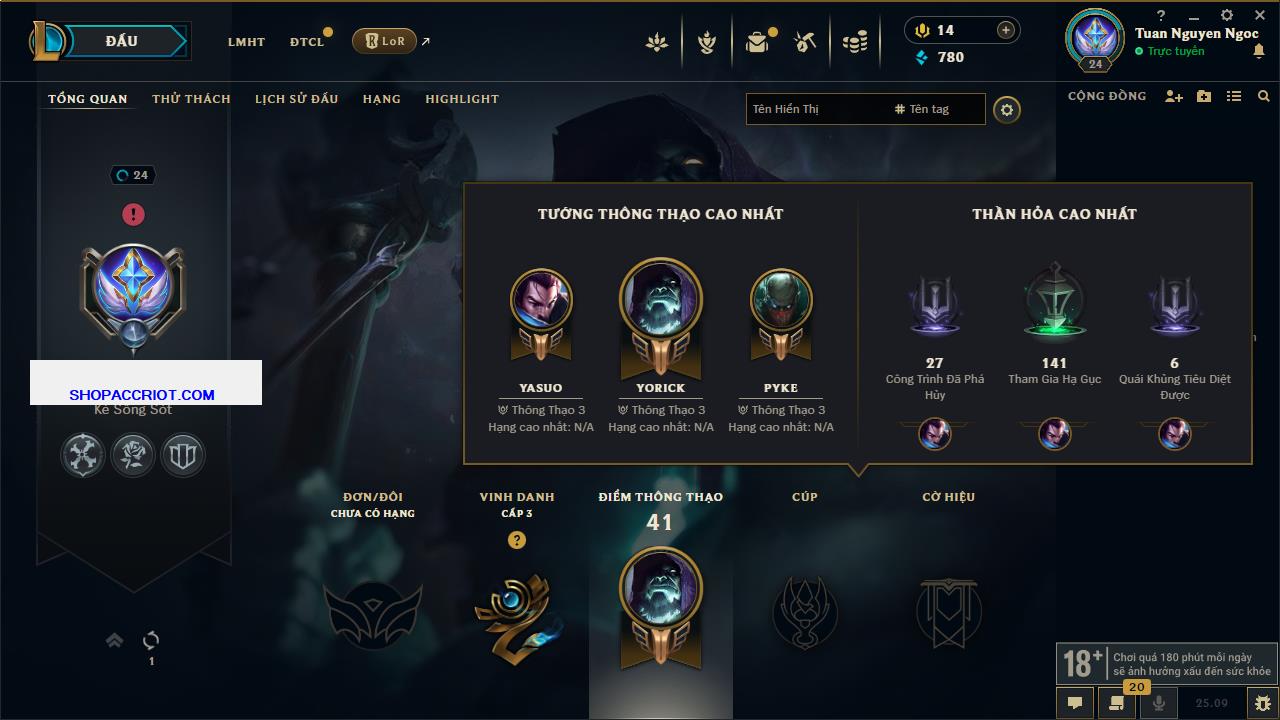1280x720 pixels.
Task: Select the HẠNG tab
Action: pos(381,99)
